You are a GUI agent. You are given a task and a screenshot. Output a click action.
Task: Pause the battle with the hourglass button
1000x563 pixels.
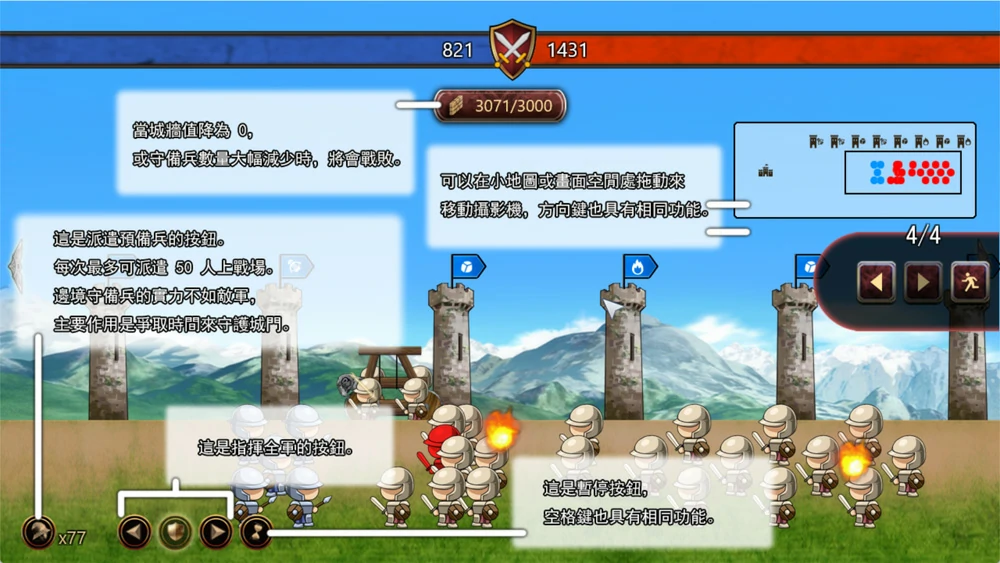tap(255, 531)
